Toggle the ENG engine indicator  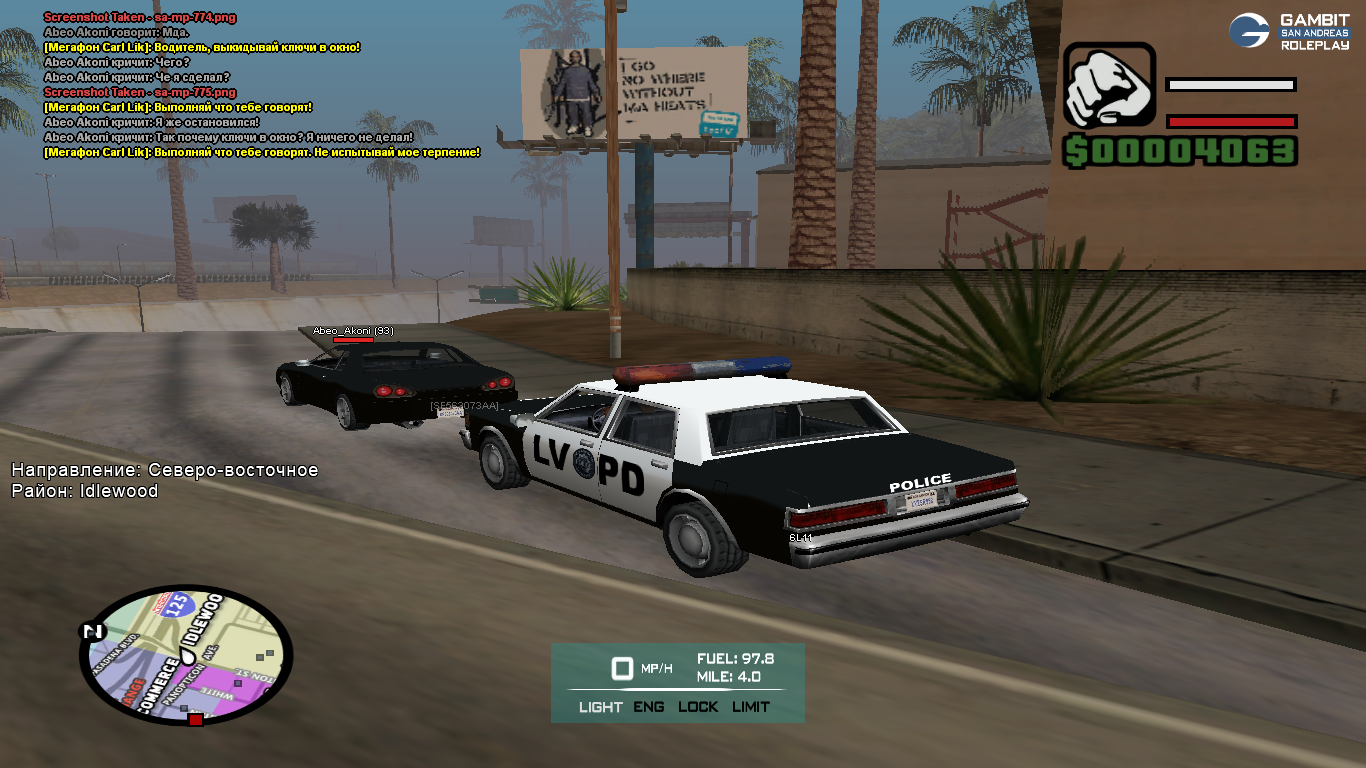(x=649, y=707)
